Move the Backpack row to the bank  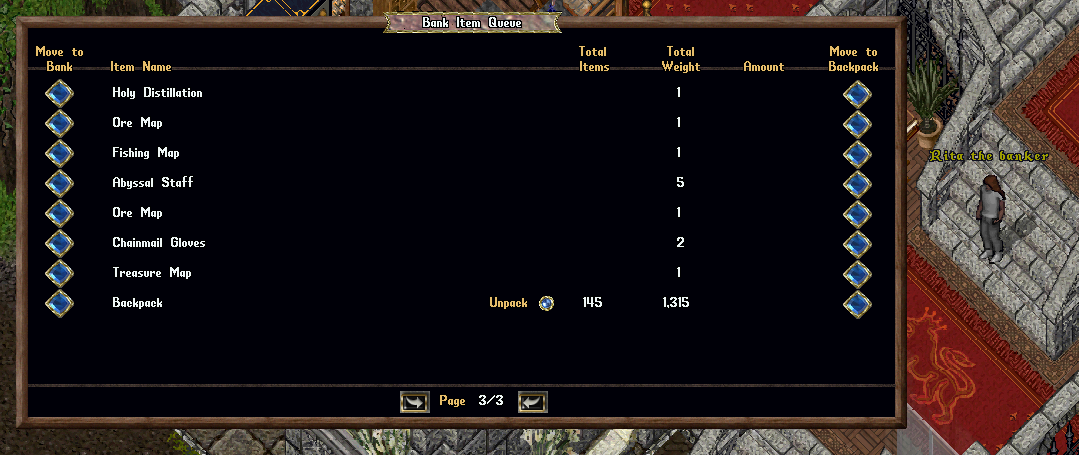[x=59, y=304]
